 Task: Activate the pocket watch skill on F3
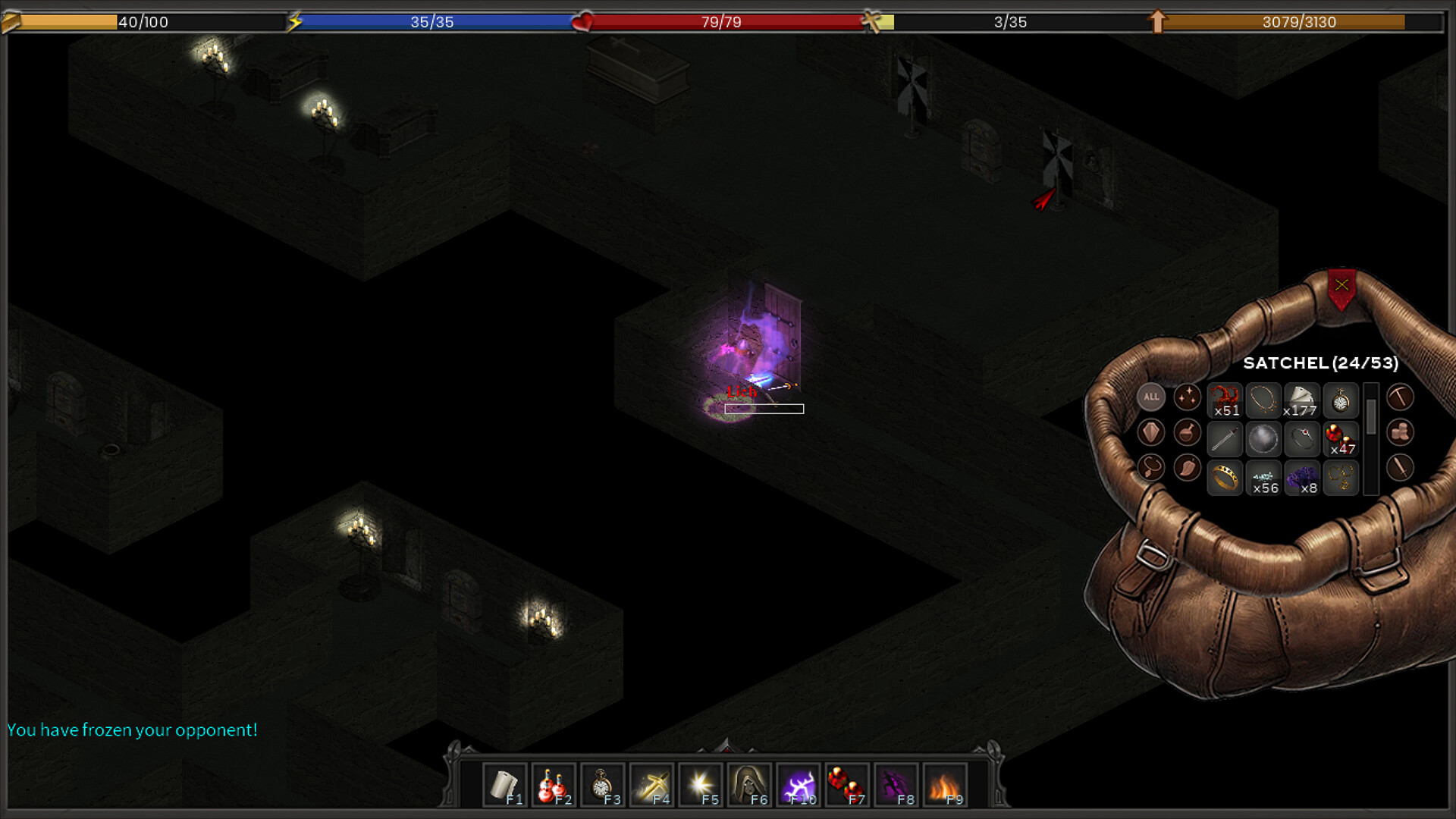click(x=604, y=782)
